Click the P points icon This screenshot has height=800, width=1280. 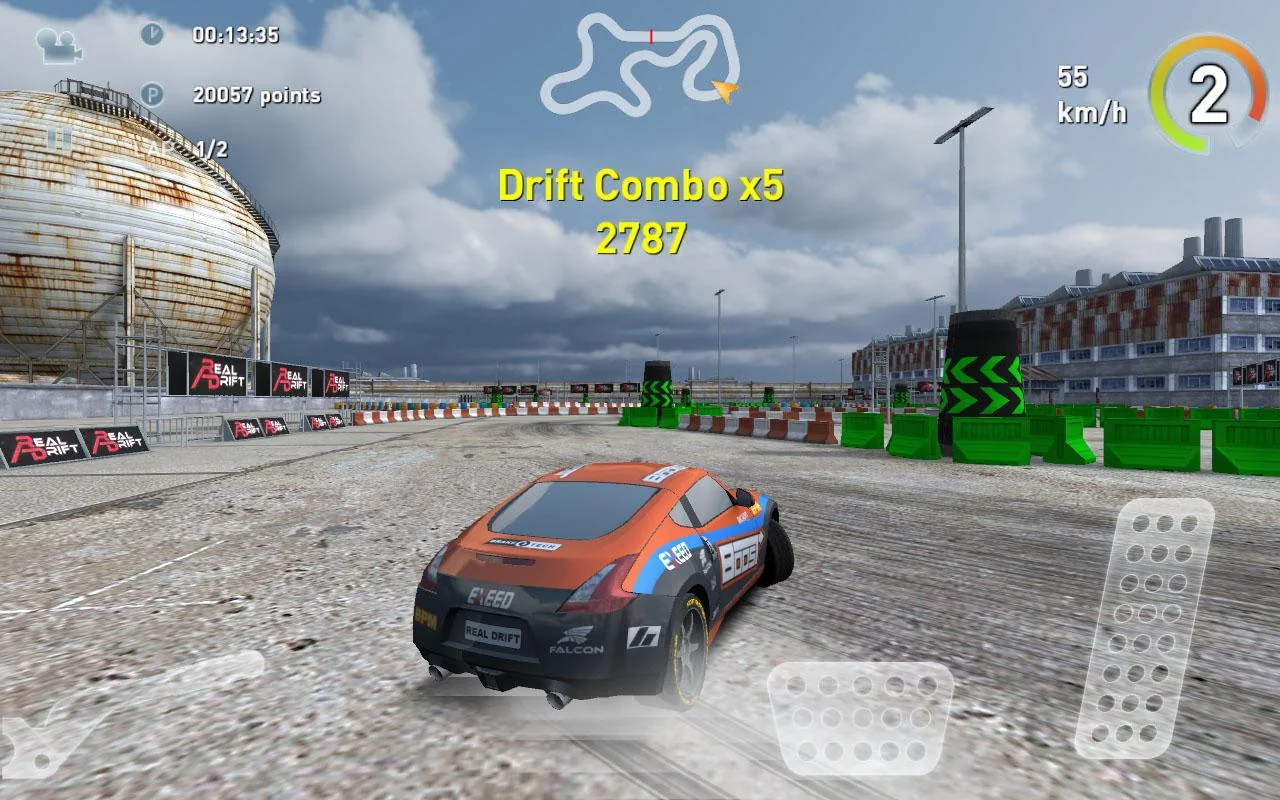click(x=151, y=95)
